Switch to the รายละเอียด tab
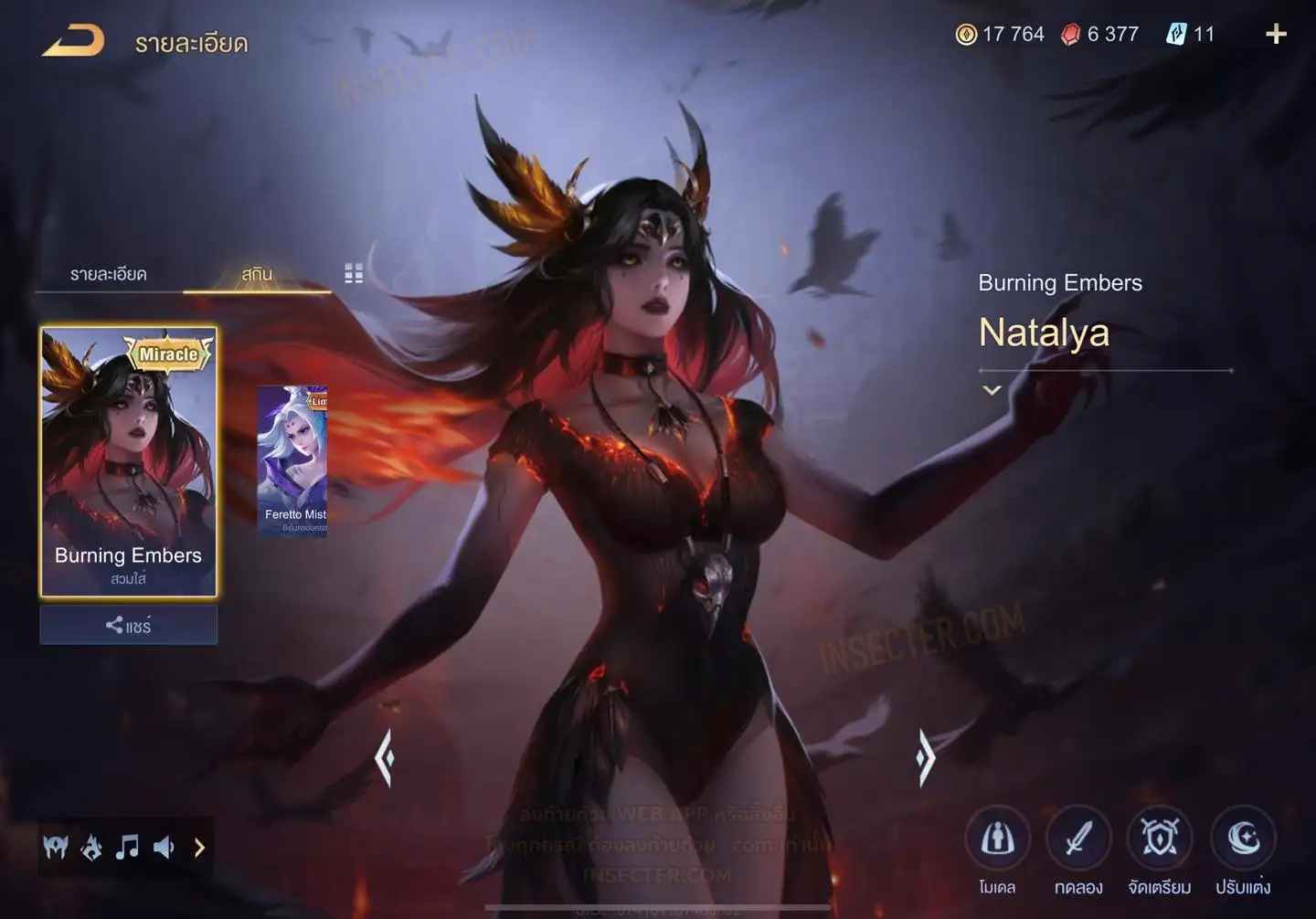The height and width of the screenshot is (919, 1316). 109,274
